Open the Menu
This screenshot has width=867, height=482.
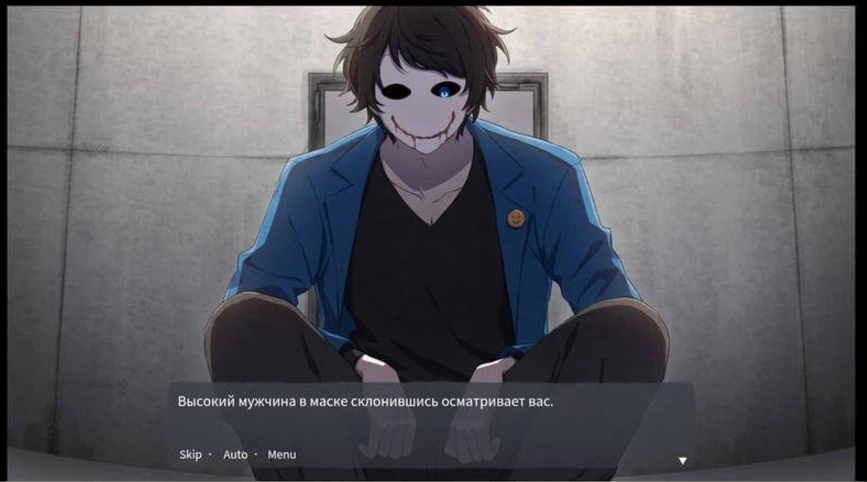(281, 455)
